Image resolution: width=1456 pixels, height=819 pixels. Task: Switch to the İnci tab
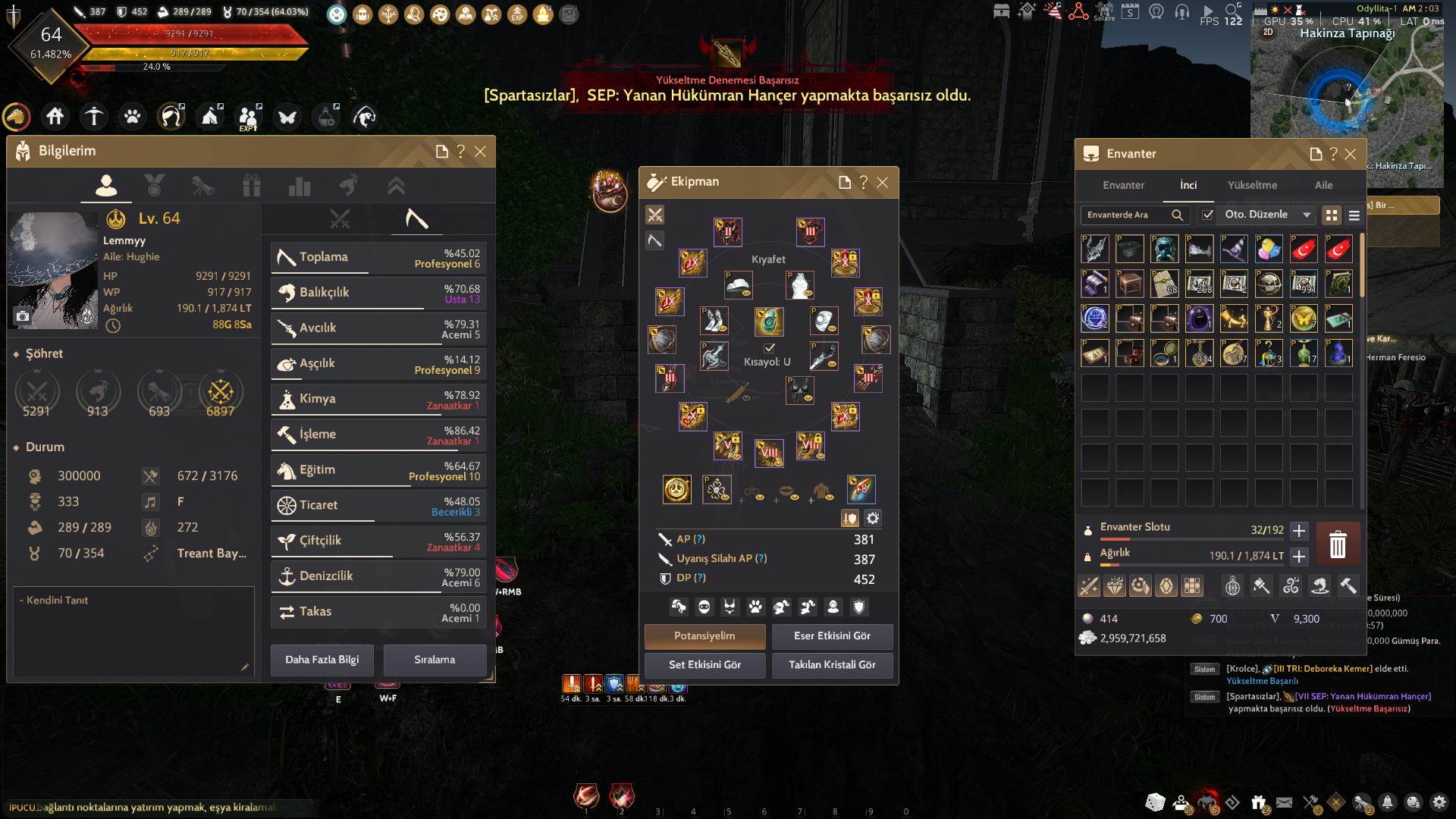tap(1188, 185)
